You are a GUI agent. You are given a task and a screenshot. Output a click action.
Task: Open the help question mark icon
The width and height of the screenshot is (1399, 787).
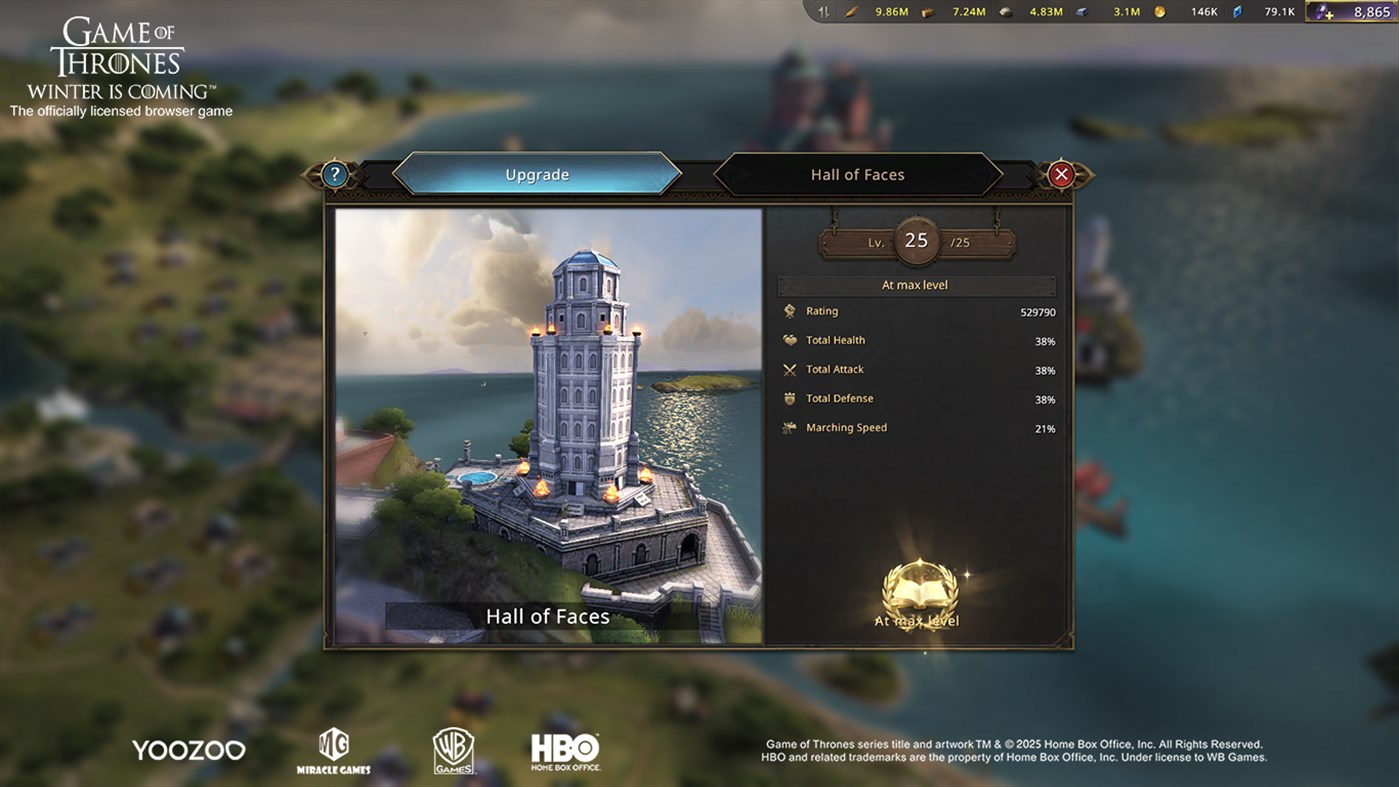point(334,173)
